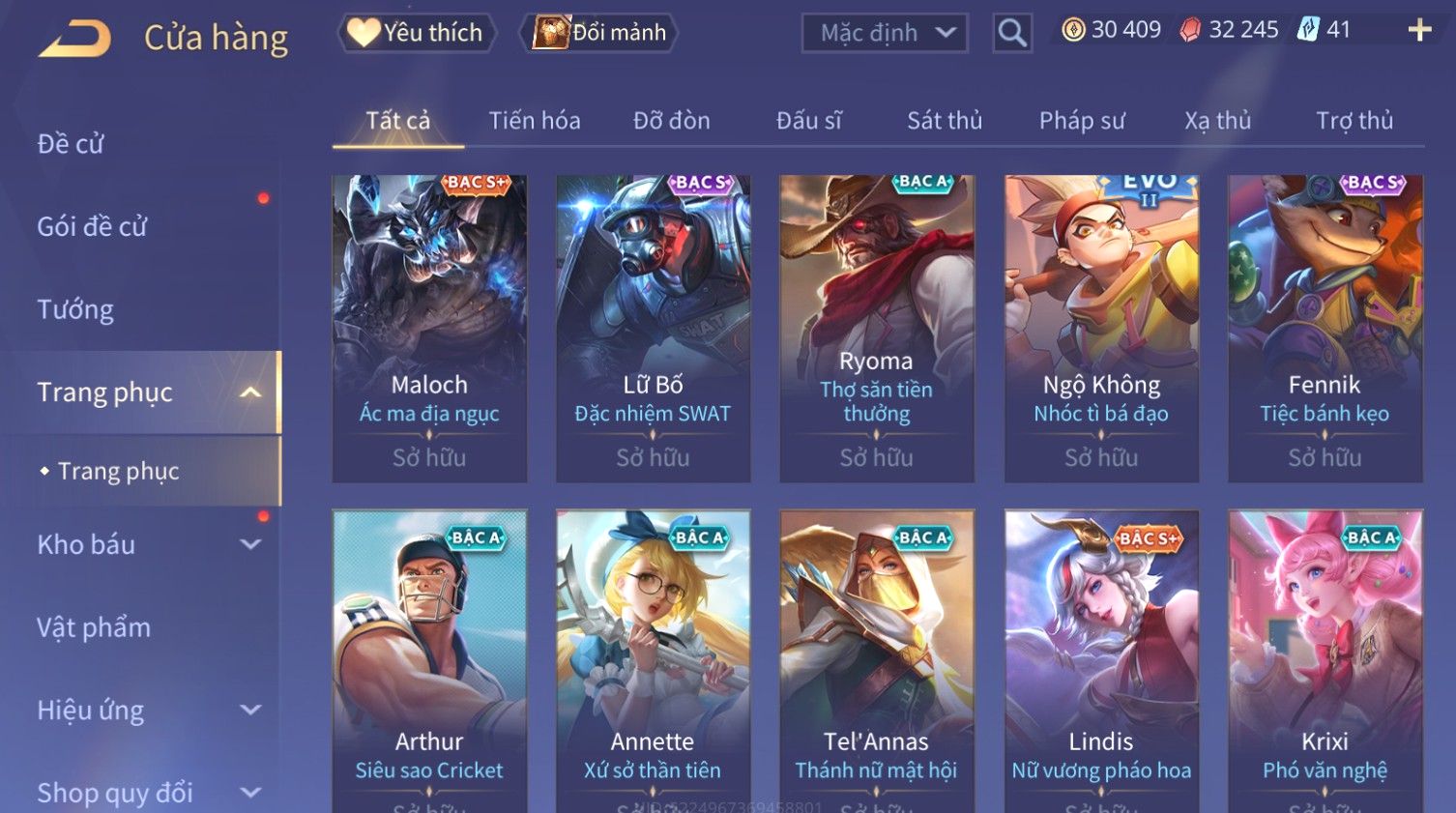Open the Yêu thích favorites list
1456x813 pixels.
[x=417, y=33]
